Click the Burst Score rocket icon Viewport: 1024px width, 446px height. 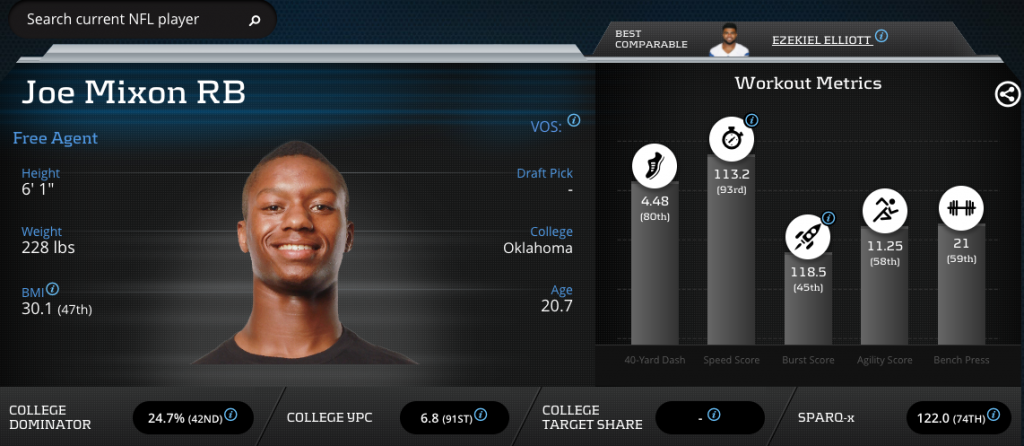(x=807, y=236)
